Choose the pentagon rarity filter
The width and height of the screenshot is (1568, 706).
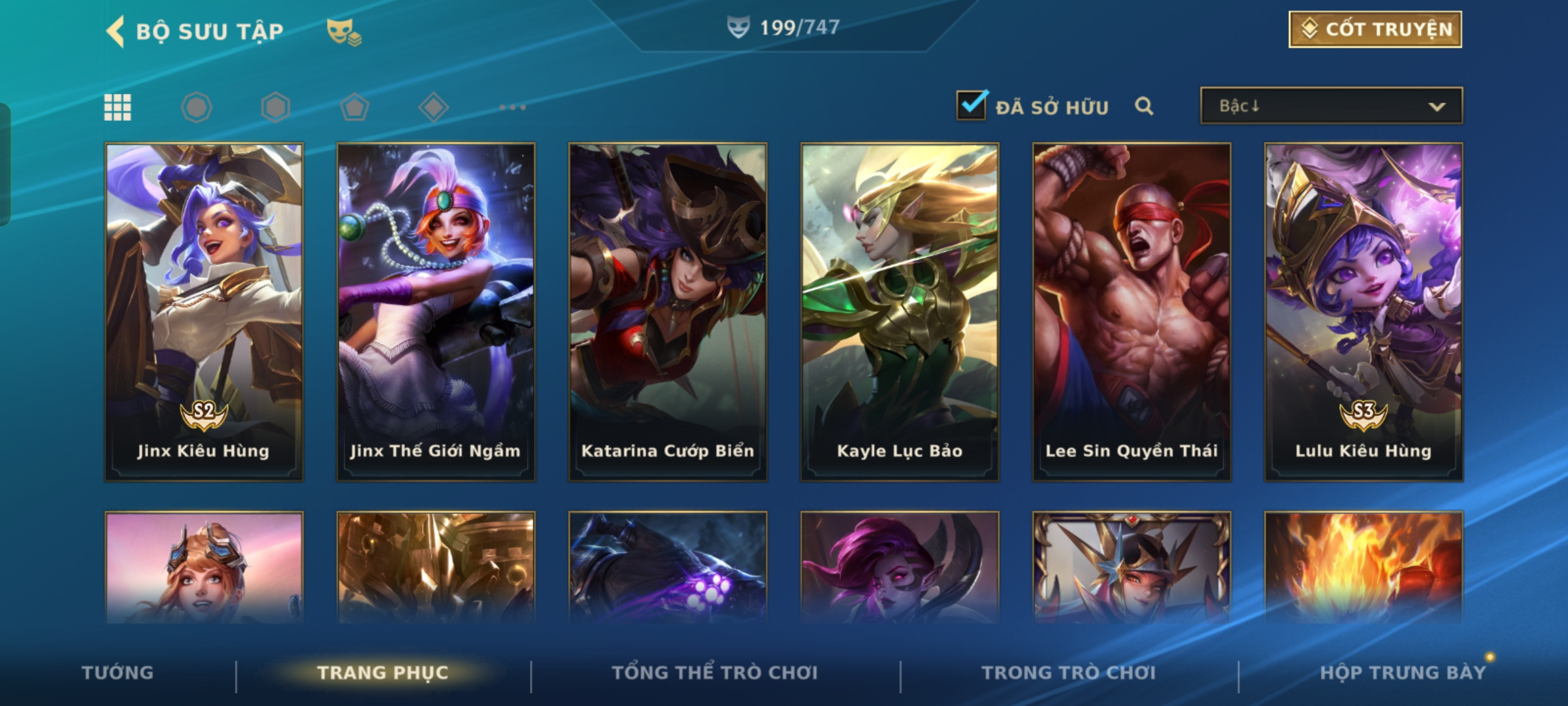pos(354,107)
